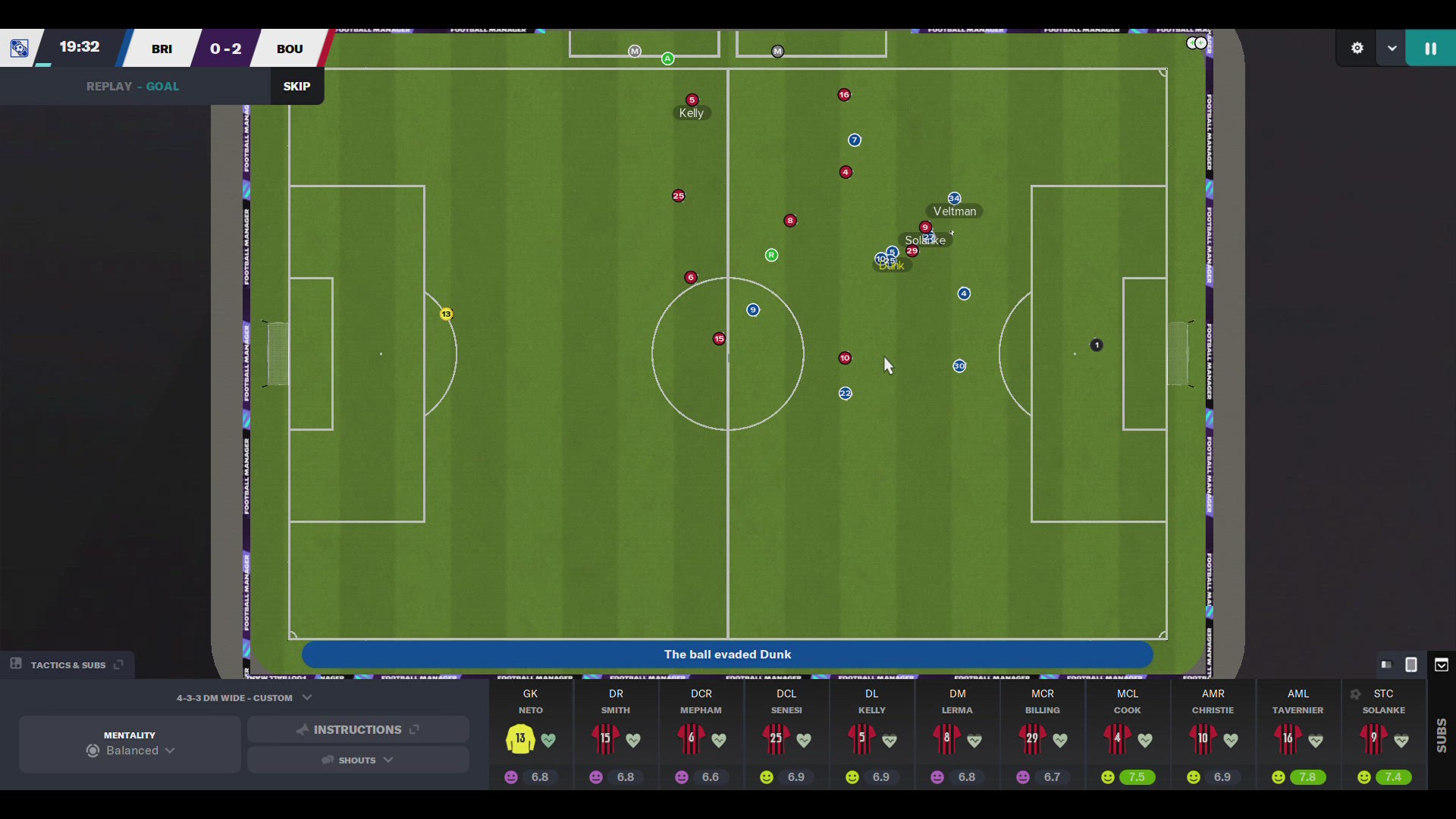
Task: Pause the match with the pause button
Action: coord(1429,47)
